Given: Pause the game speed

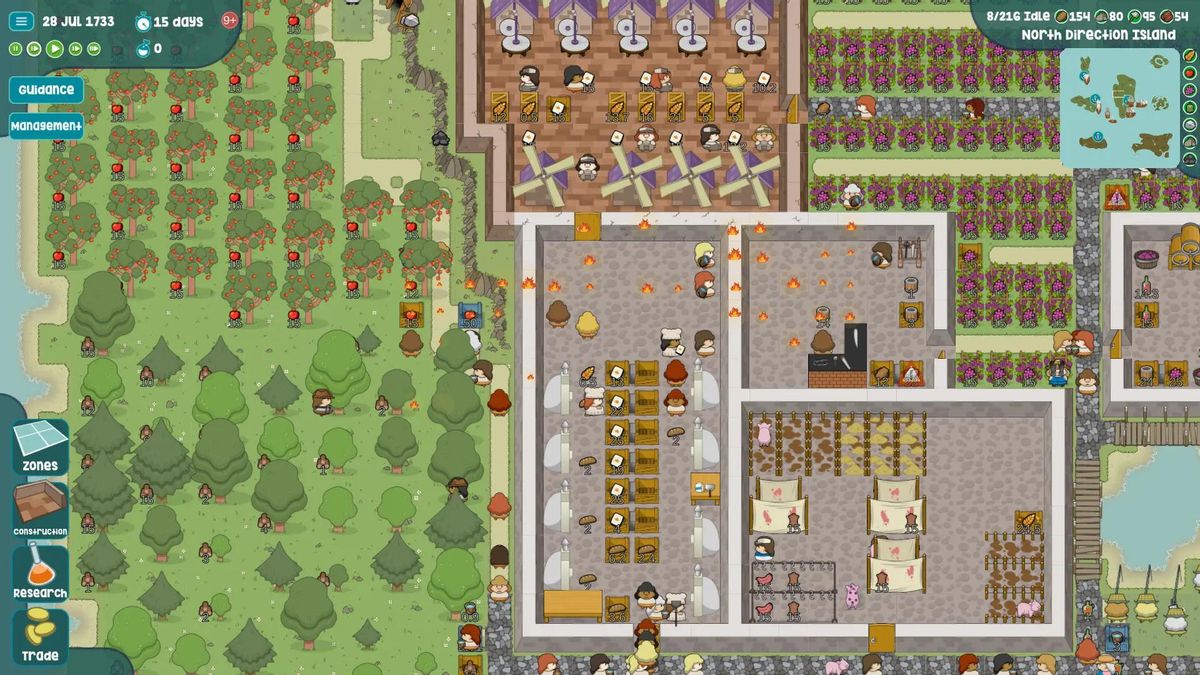Looking at the screenshot, I should click(x=16, y=48).
